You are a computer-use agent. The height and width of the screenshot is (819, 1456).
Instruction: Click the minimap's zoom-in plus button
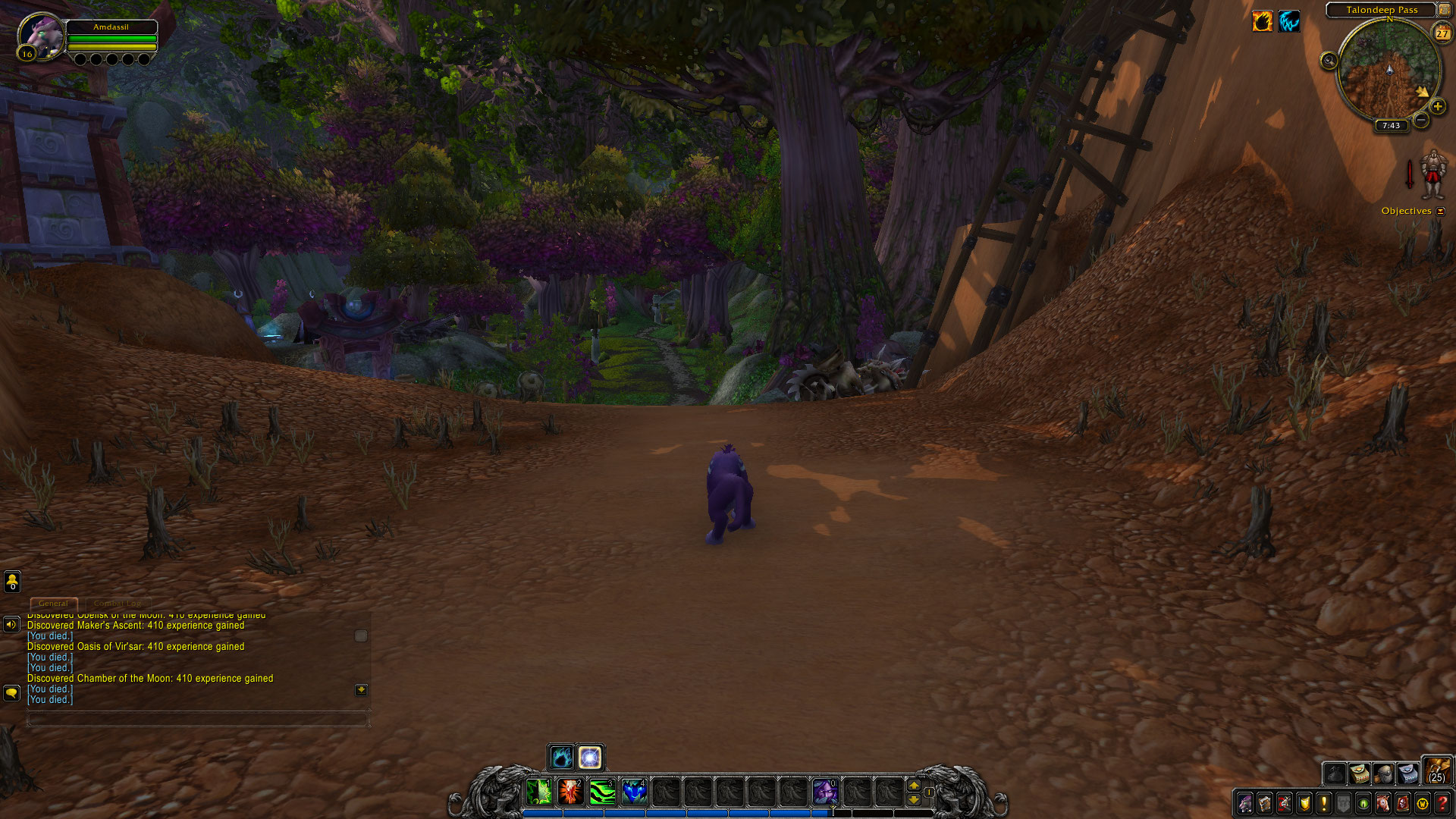(x=1437, y=107)
